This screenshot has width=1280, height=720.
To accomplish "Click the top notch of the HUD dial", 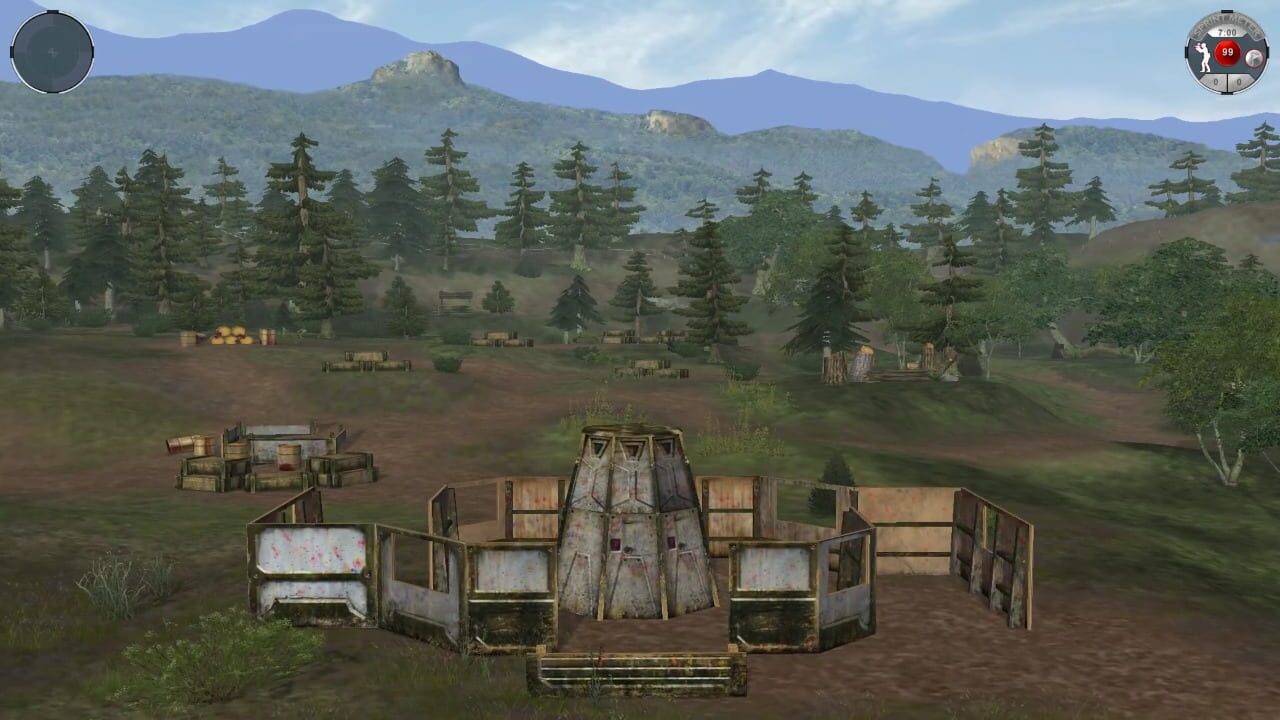I will (x=1227, y=11).
